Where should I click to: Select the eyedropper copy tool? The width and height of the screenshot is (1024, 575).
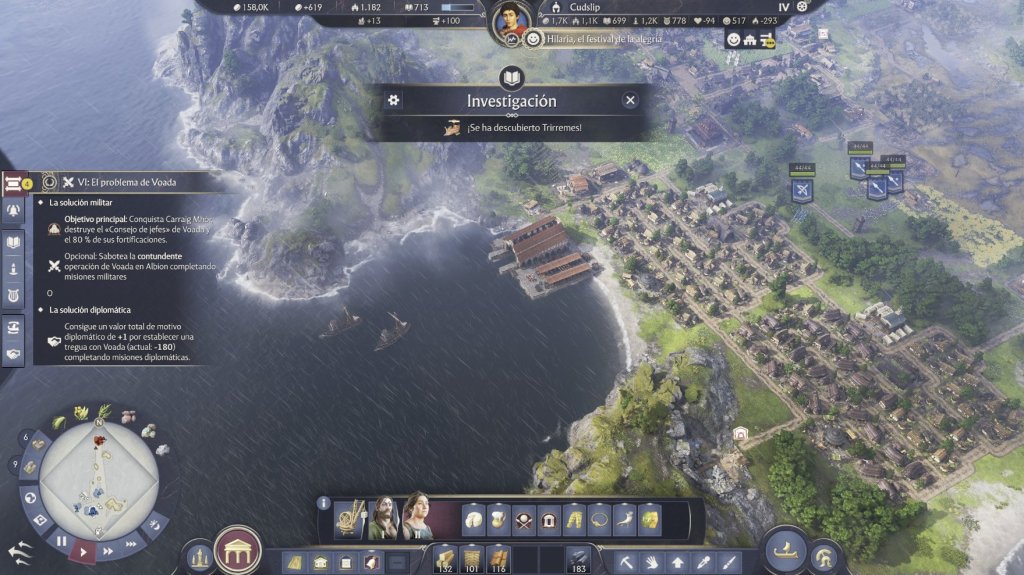click(x=703, y=562)
